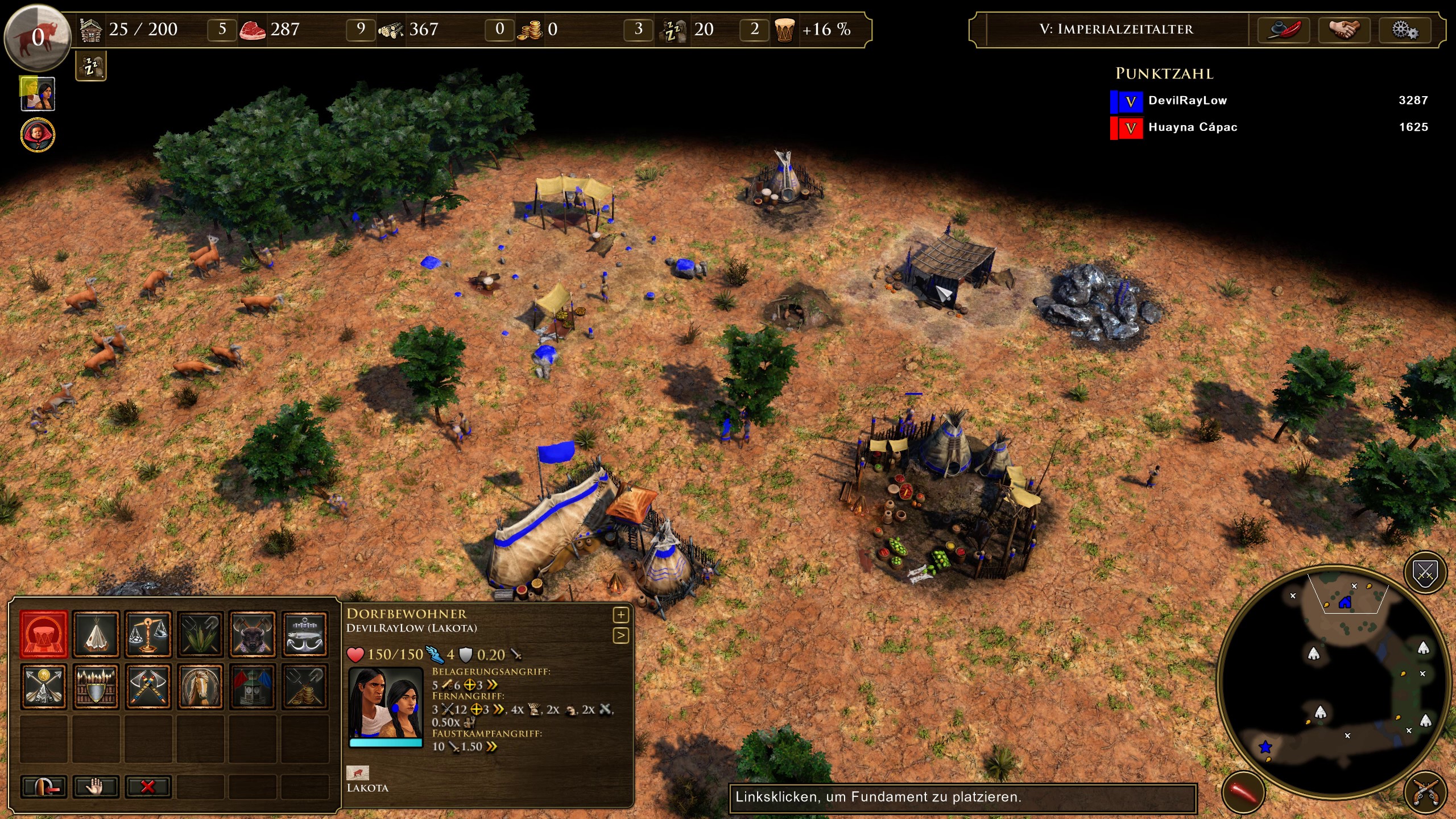The image size is (1456, 819).
Task: Select the War Hut icon with arrowheads
Action: pyautogui.click(x=44, y=686)
